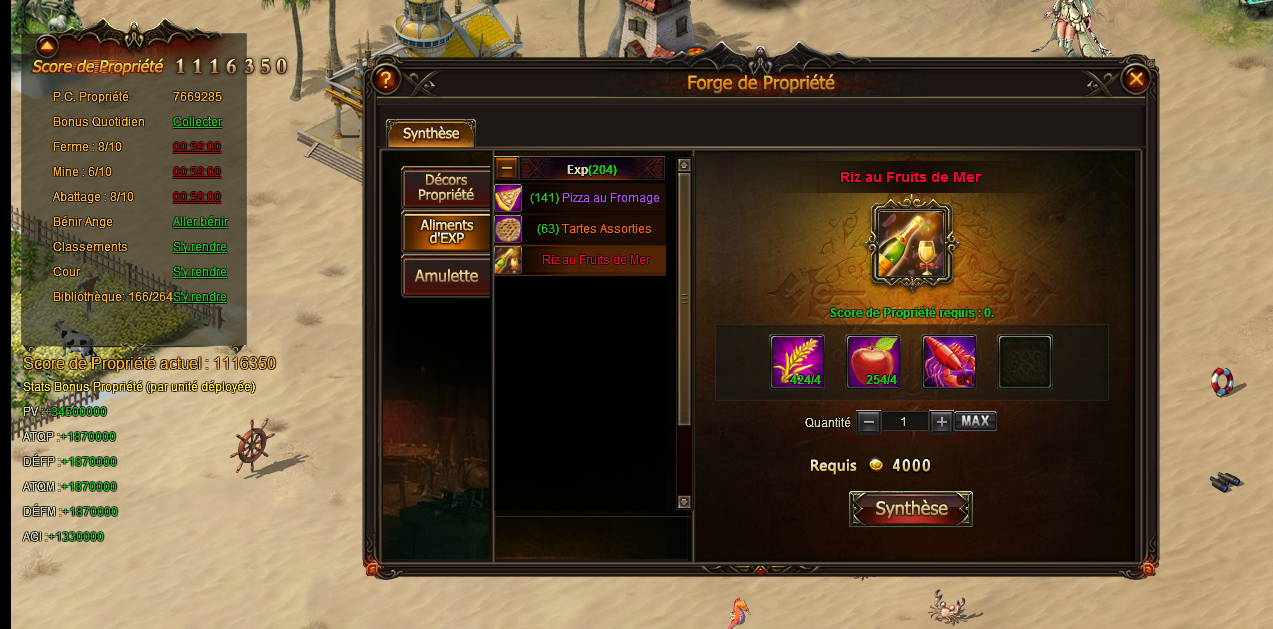1273x629 pixels.
Task: Switch to the Synthèse tab
Action: 431,133
